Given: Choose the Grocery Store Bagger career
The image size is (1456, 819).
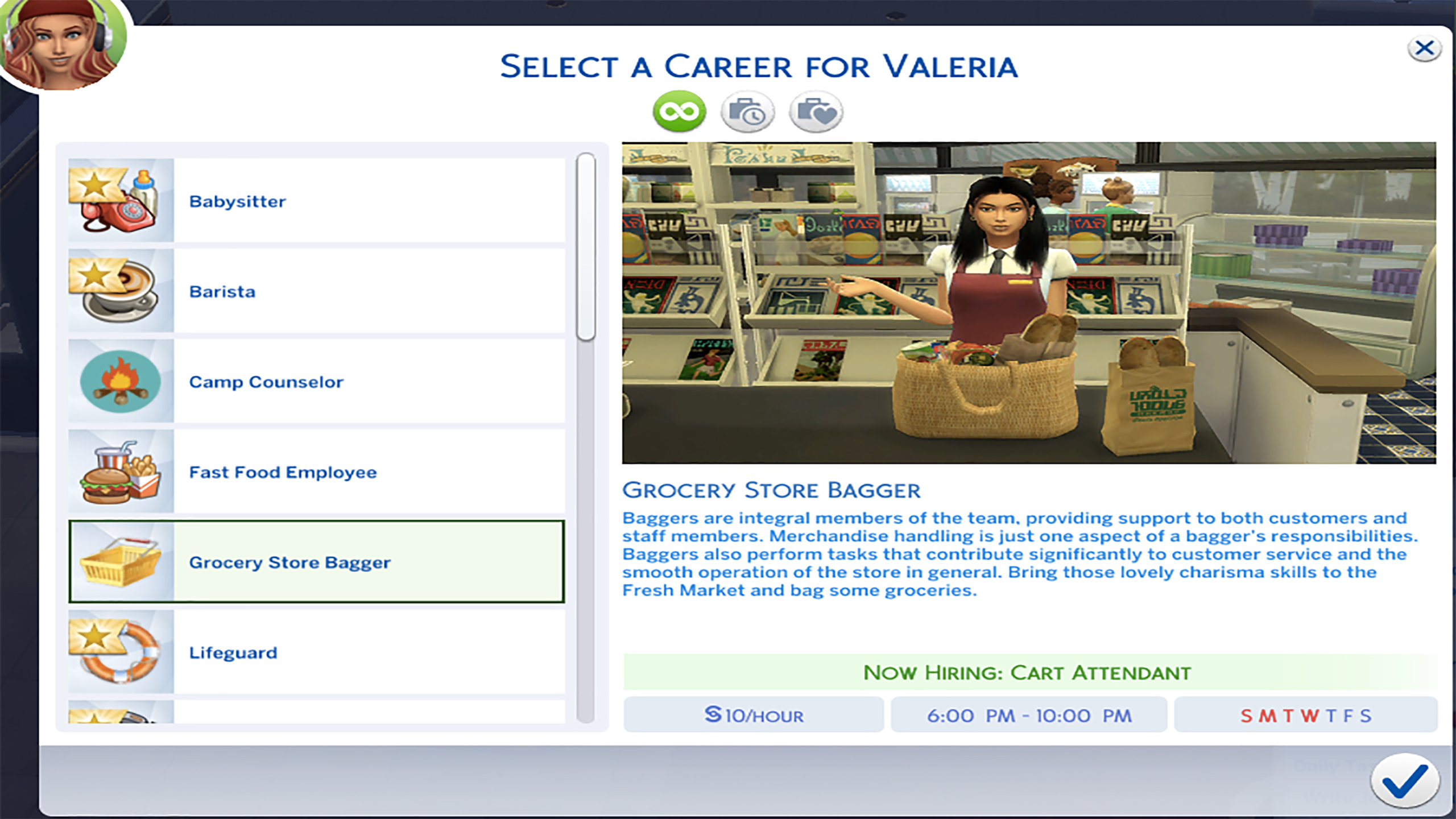Looking at the screenshot, I should tap(316, 562).
